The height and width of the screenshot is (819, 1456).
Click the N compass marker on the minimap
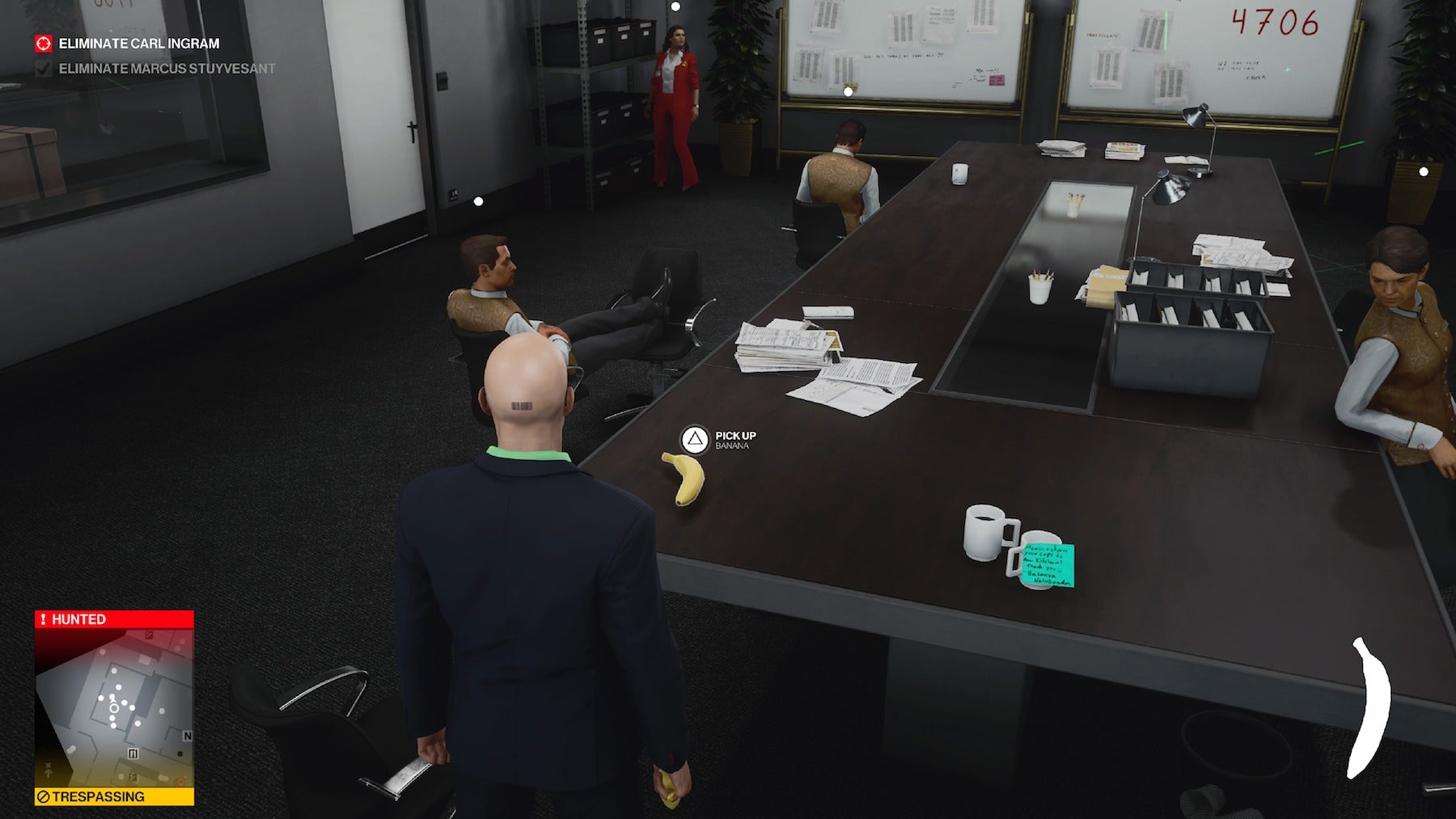188,735
